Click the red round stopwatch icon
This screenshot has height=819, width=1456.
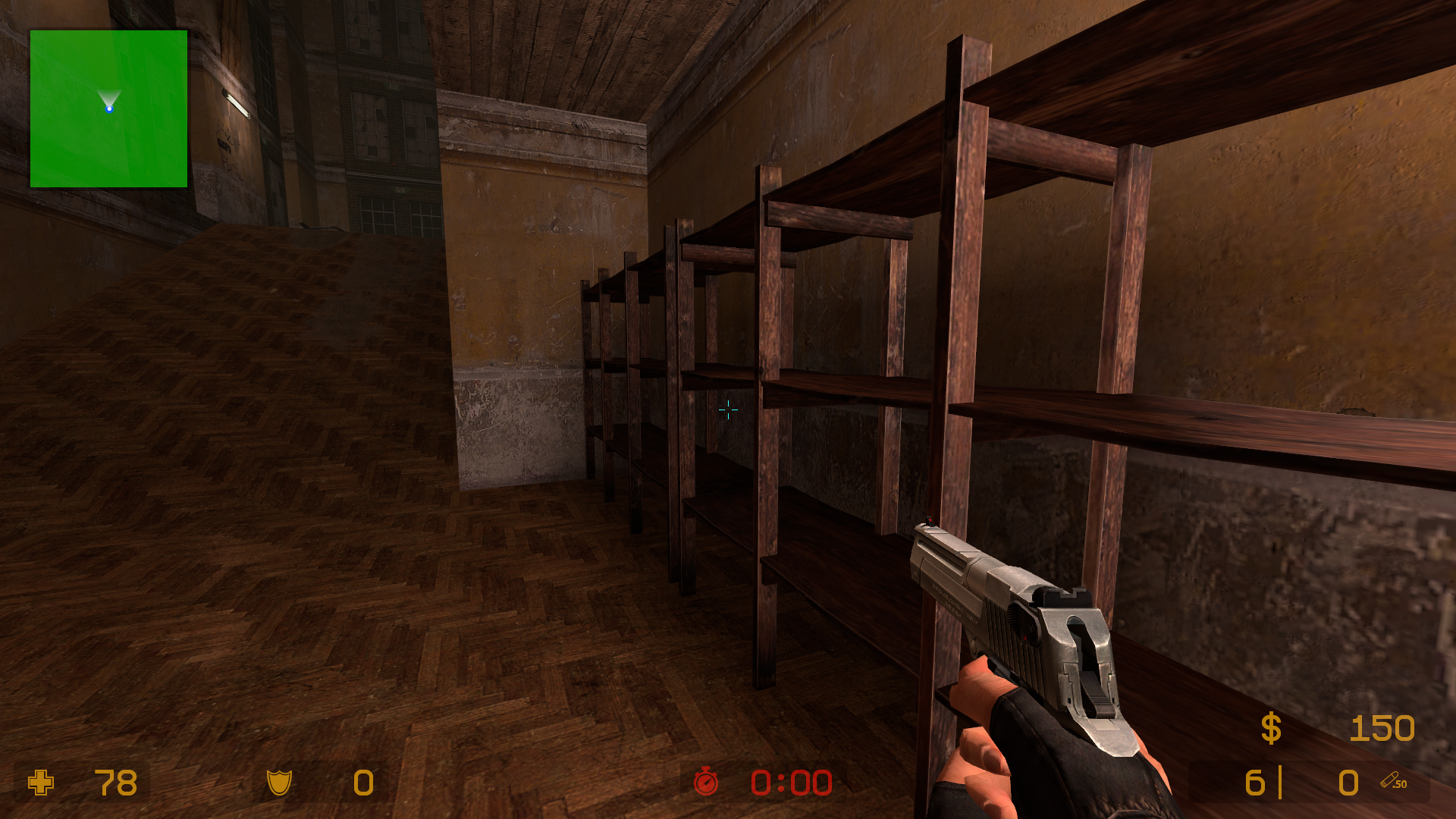pyautogui.click(x=706, y=782)
